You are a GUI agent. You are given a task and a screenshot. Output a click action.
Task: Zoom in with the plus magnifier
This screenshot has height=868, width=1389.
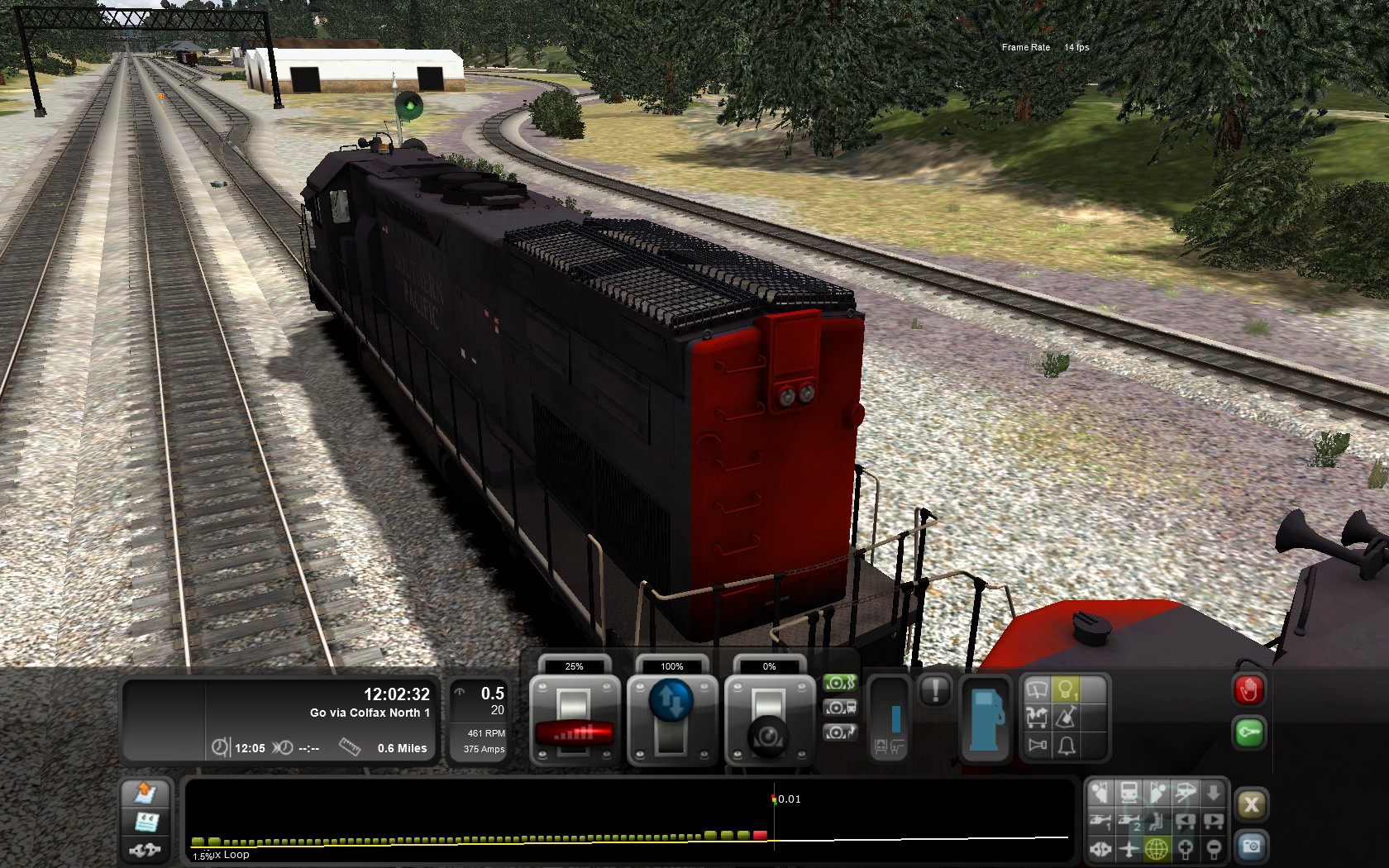(1185, 848)
